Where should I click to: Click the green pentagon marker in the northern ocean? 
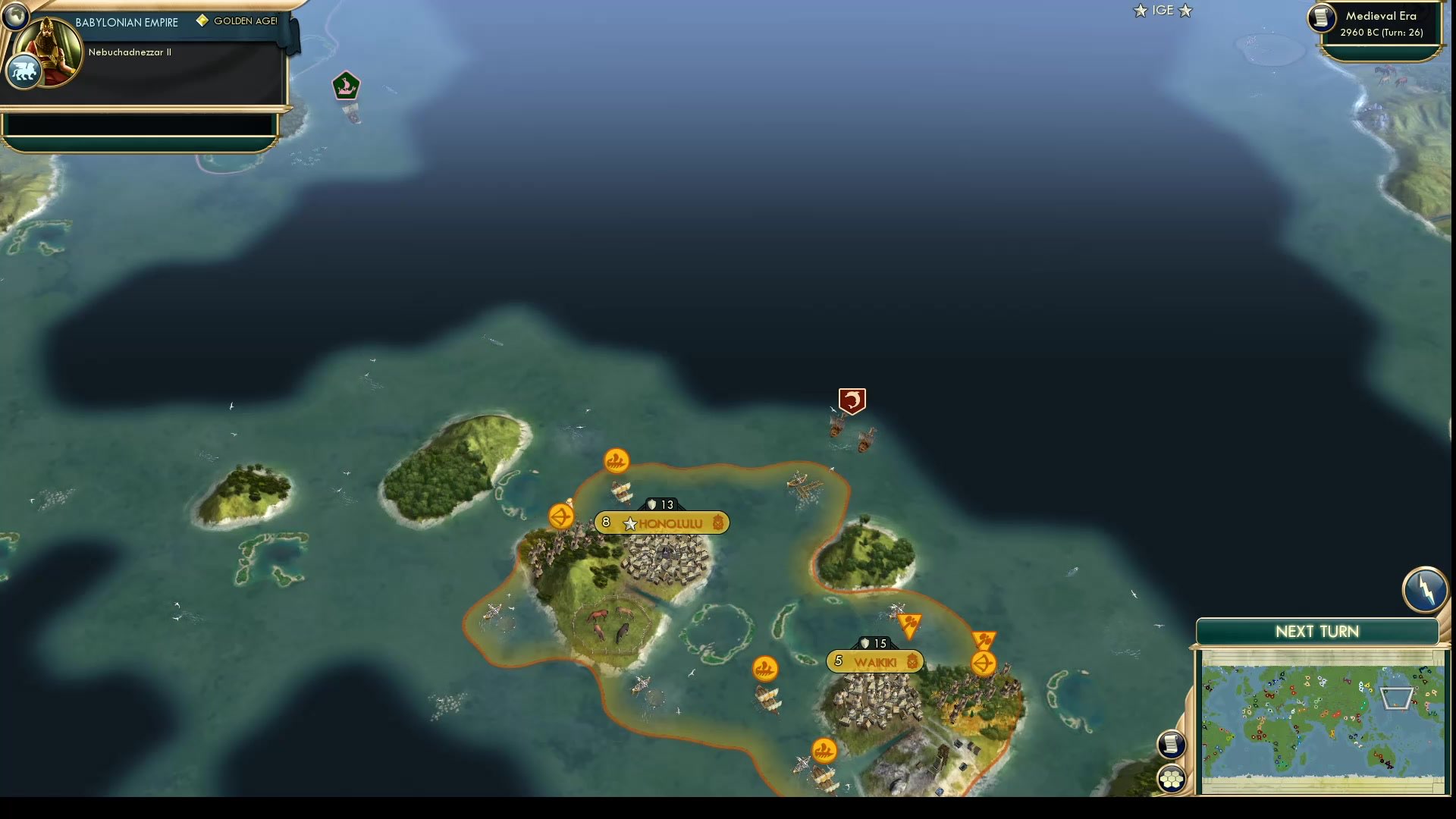[347, 85]
